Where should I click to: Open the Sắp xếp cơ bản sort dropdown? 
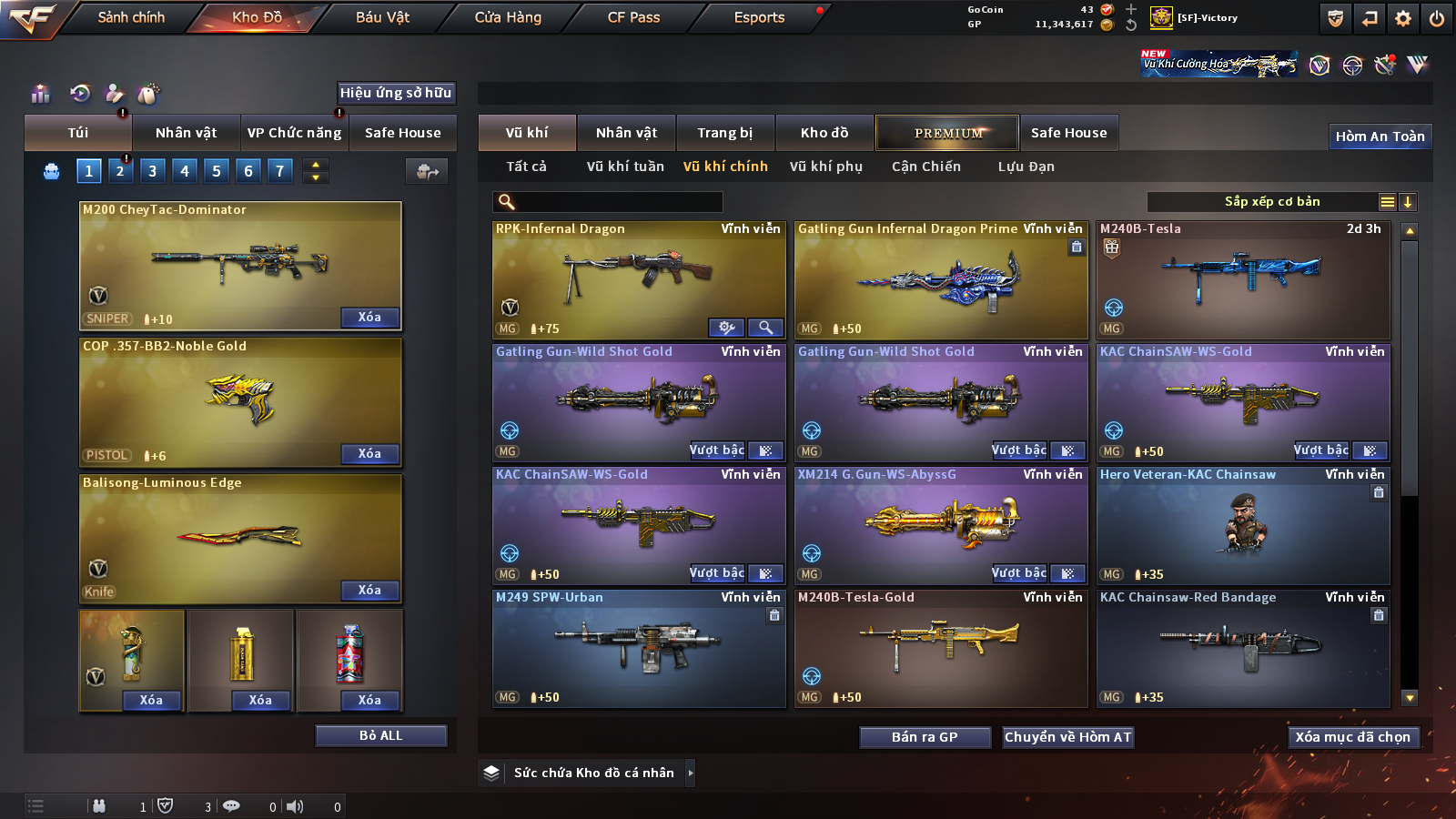1271,202
